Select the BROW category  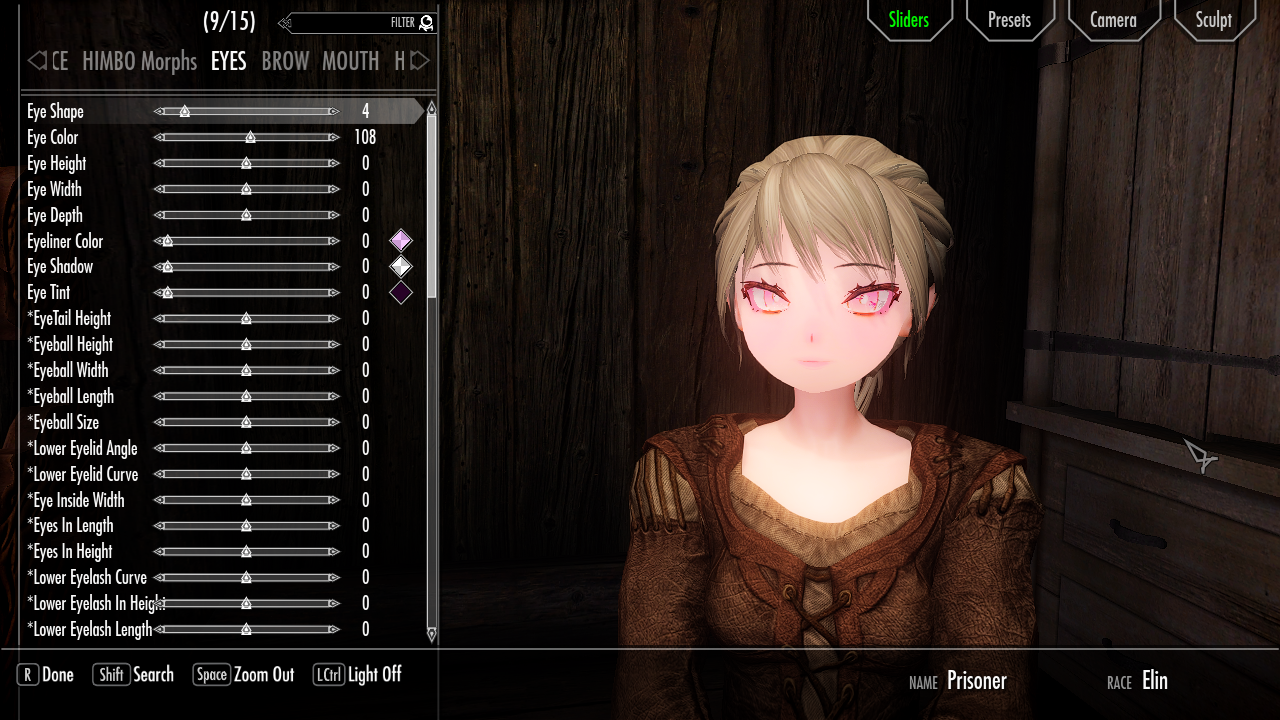[285, 61]
